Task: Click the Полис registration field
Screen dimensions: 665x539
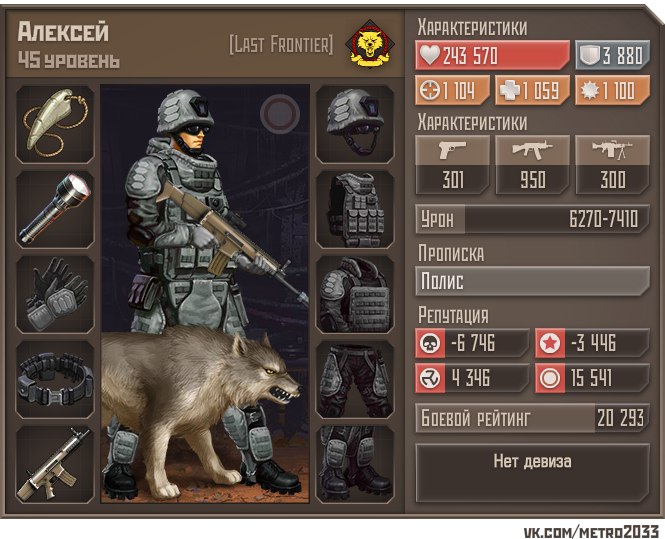Action: pyautogui.click(x=532, y=281)
